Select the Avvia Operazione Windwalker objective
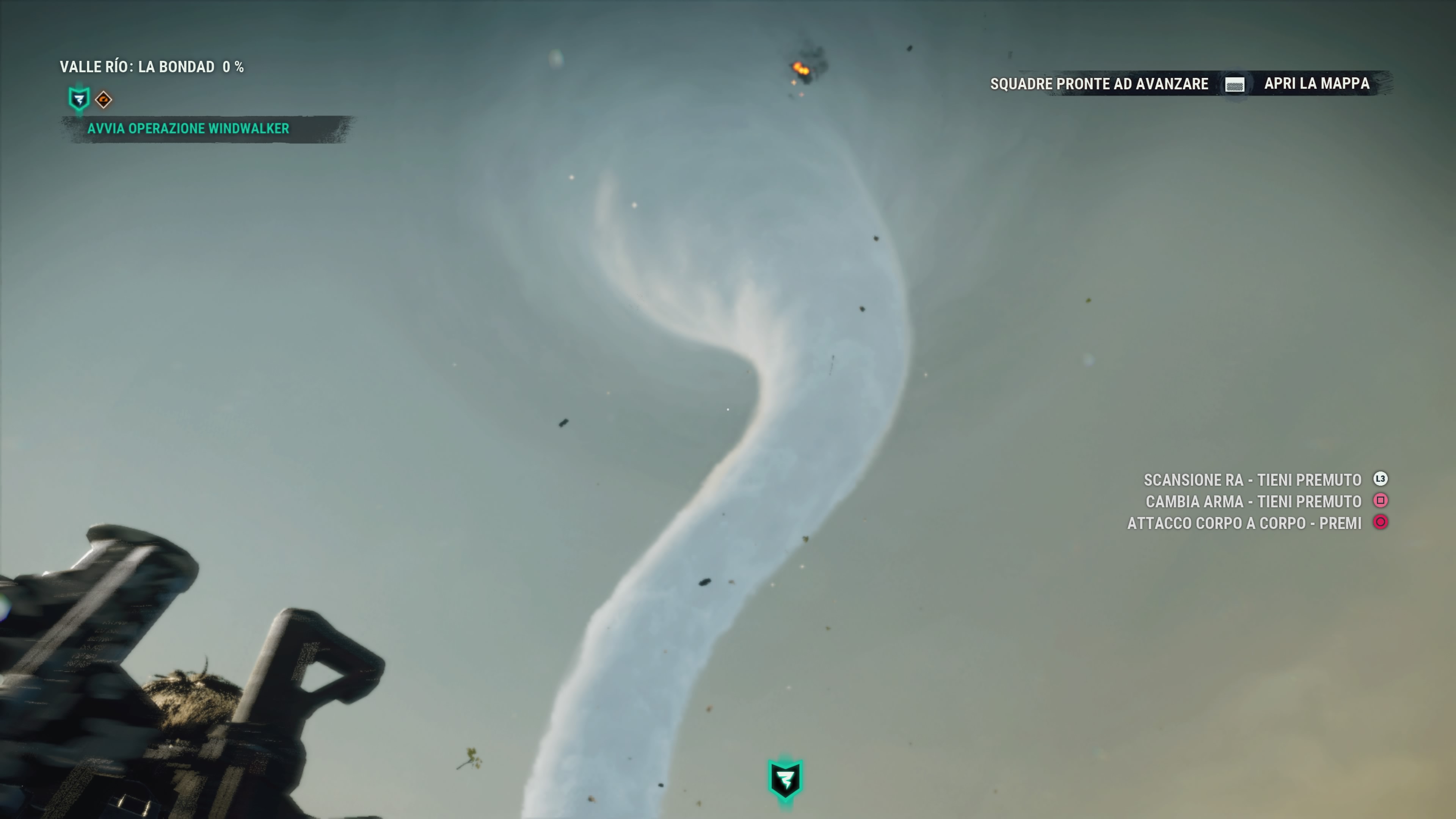The image size is (1456, 819). (x=188, y=129)
